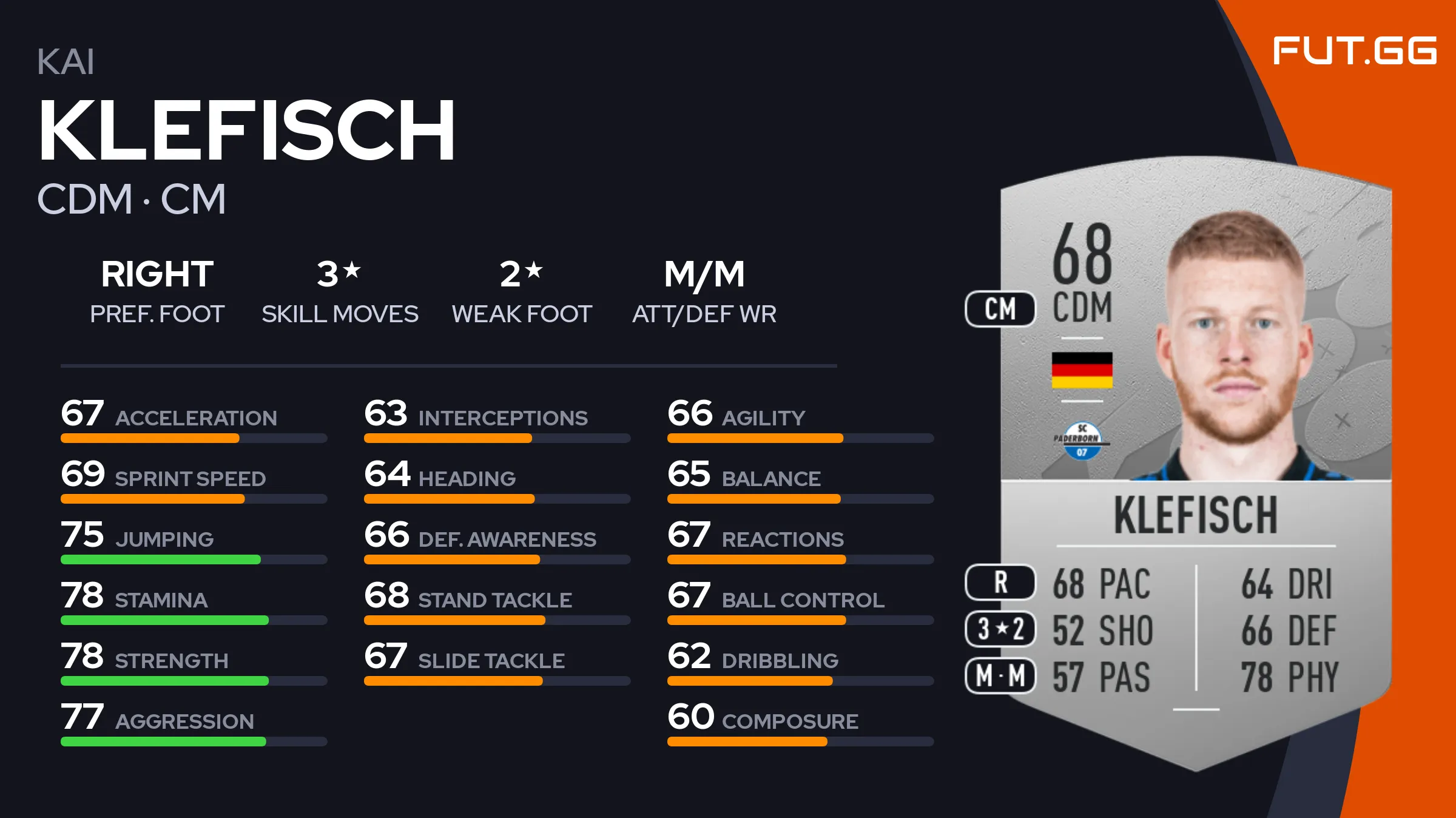Click the 3★2 skill moves badge
The image size is (1456, 818).
pos(1000,629)
